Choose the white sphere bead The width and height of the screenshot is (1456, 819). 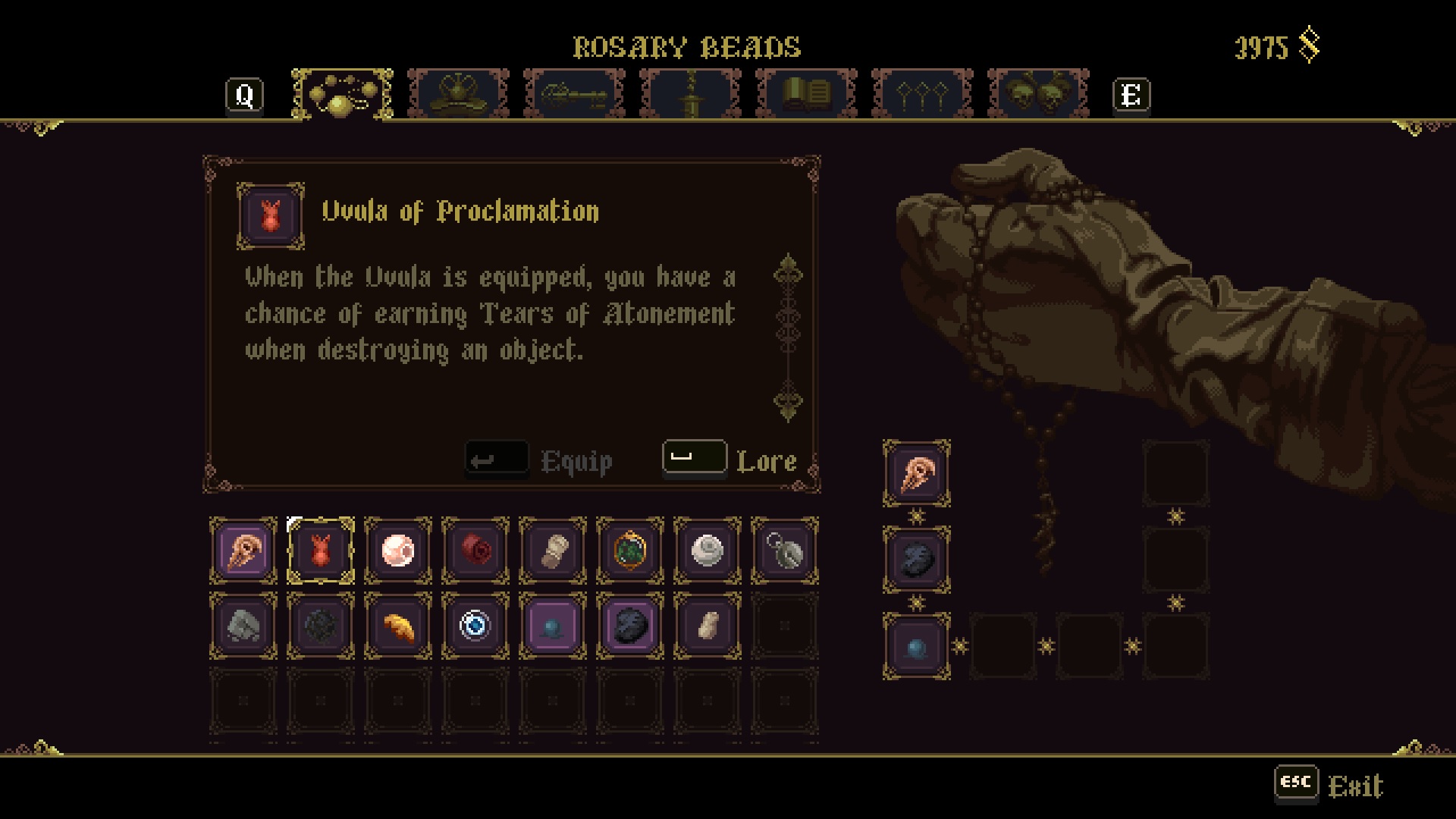(707, 550)
